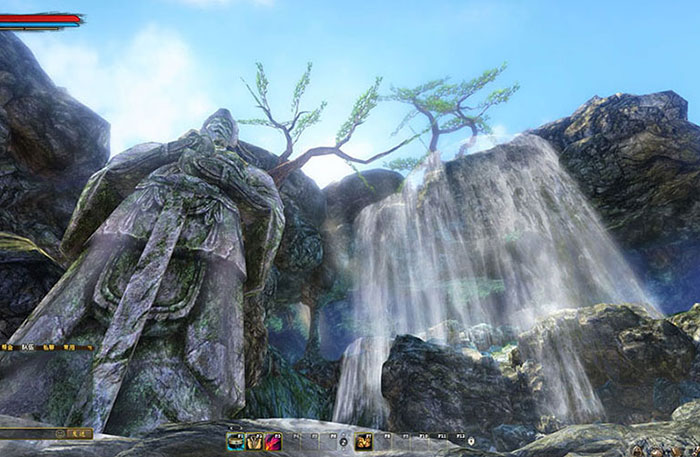Click the round hotbar page number button
Image resolution: width=700 pixels, height=457 pixels.
[343, 441]
